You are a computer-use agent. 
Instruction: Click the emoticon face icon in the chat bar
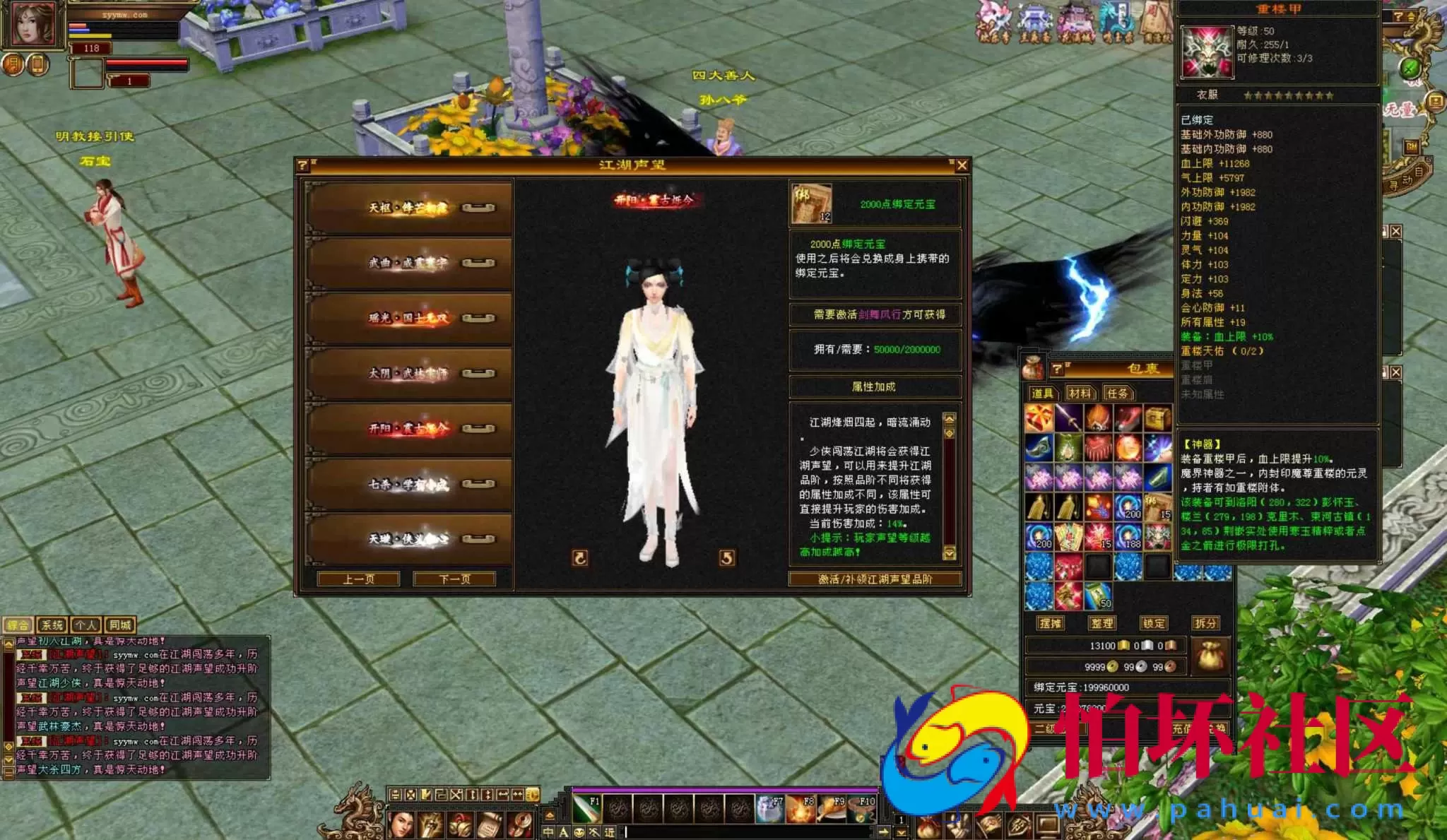tap(579, 831)
